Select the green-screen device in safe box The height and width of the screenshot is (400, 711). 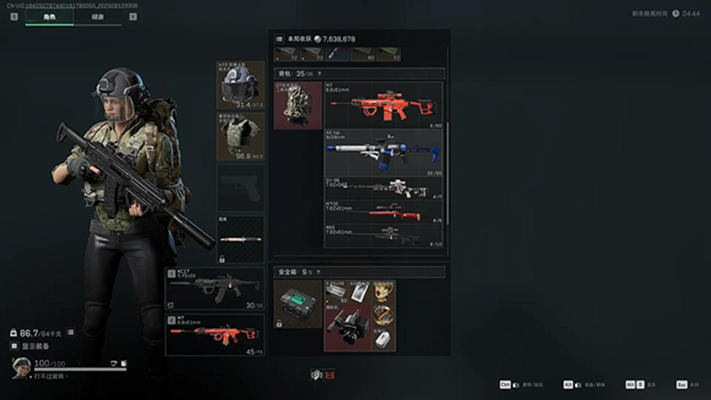tap(297, 303)
